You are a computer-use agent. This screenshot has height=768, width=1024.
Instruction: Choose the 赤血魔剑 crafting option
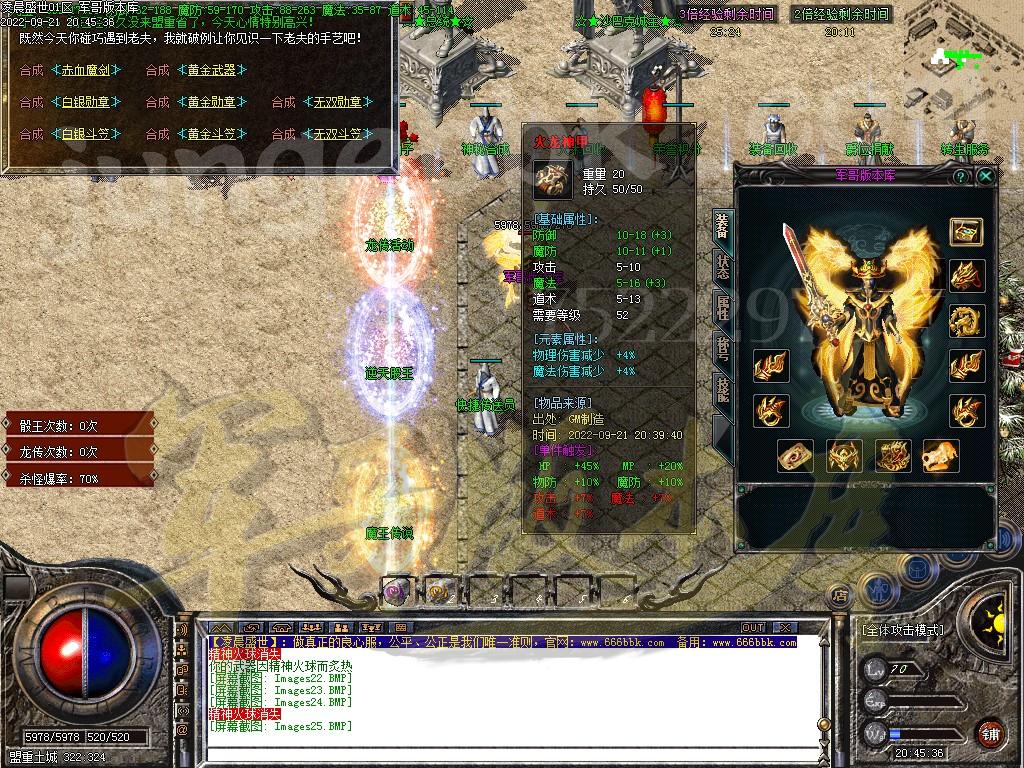(90, 71)
